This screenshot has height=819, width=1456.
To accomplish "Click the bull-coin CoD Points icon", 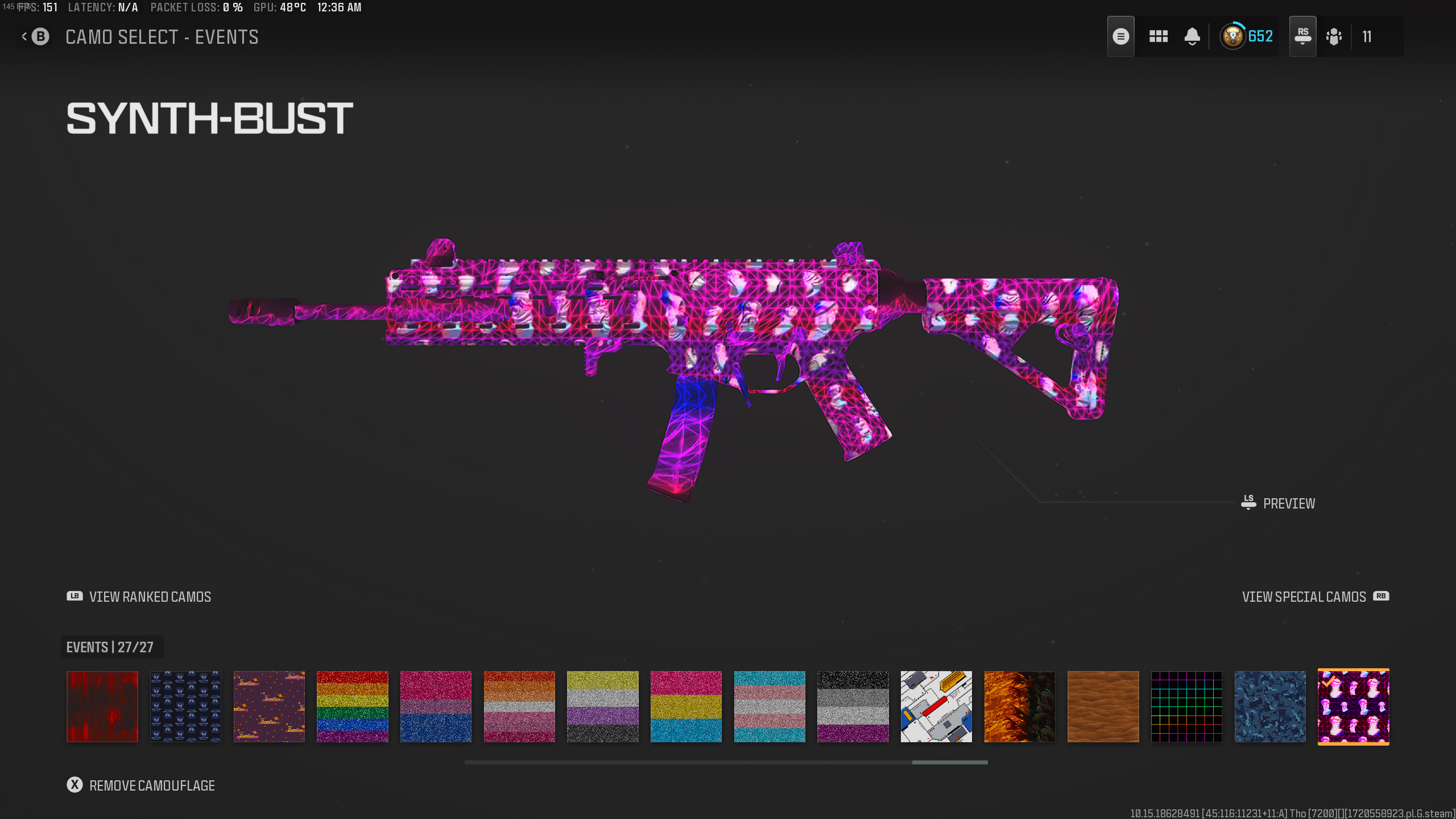I will tap(1233, 36).
